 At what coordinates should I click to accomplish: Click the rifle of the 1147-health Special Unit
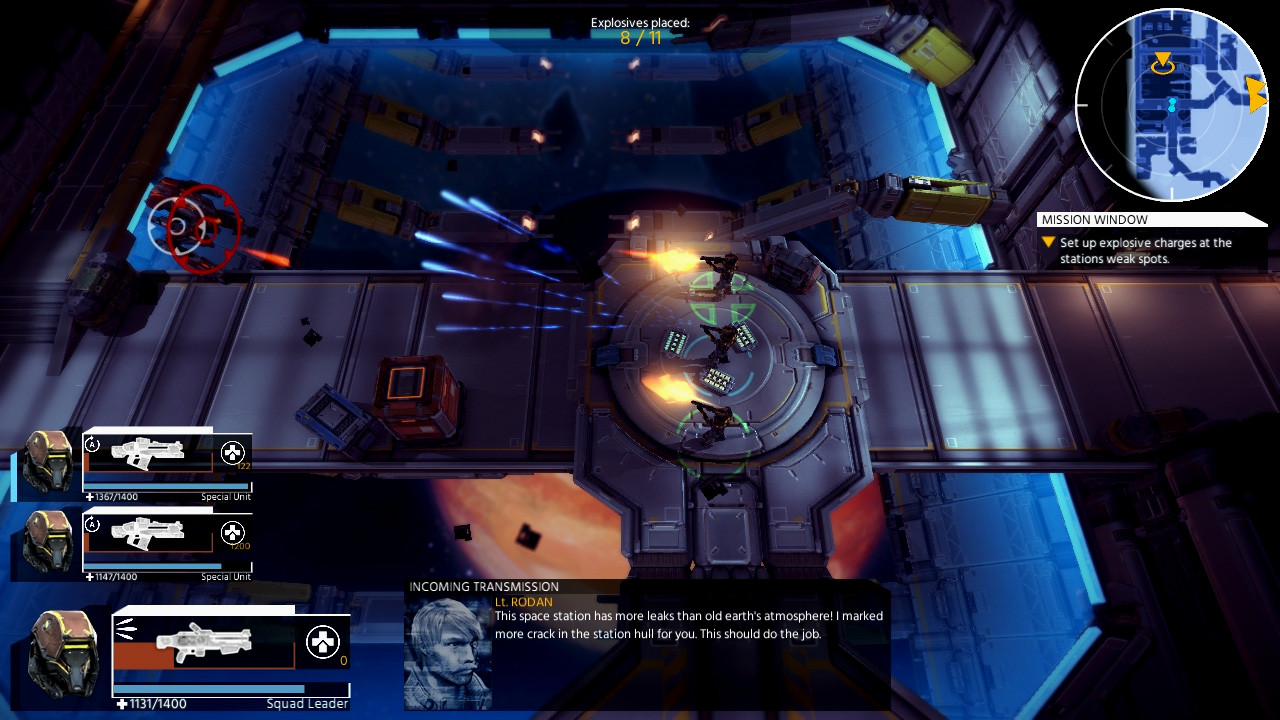tap(148, 534)
